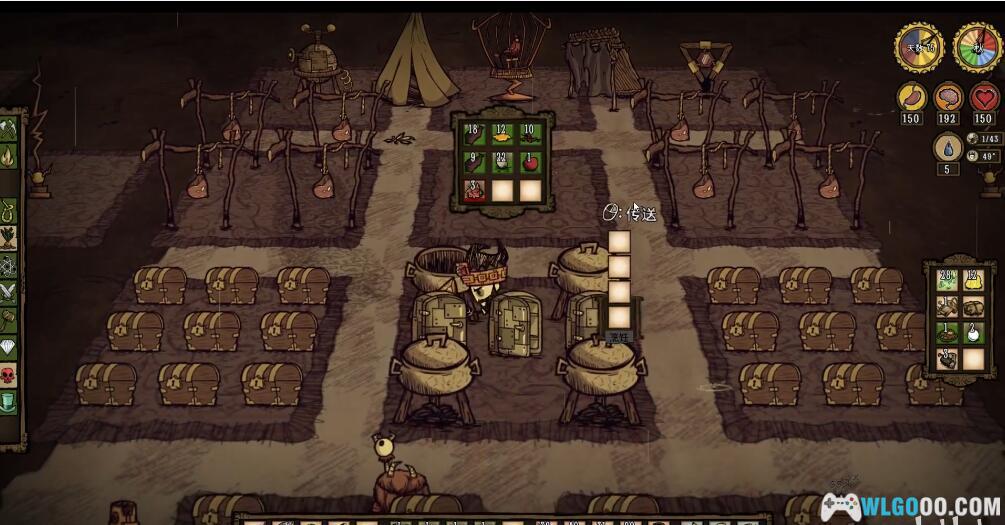Open the Science crafting tab with atom icon

pyautogui.click(x=9, y=266)
